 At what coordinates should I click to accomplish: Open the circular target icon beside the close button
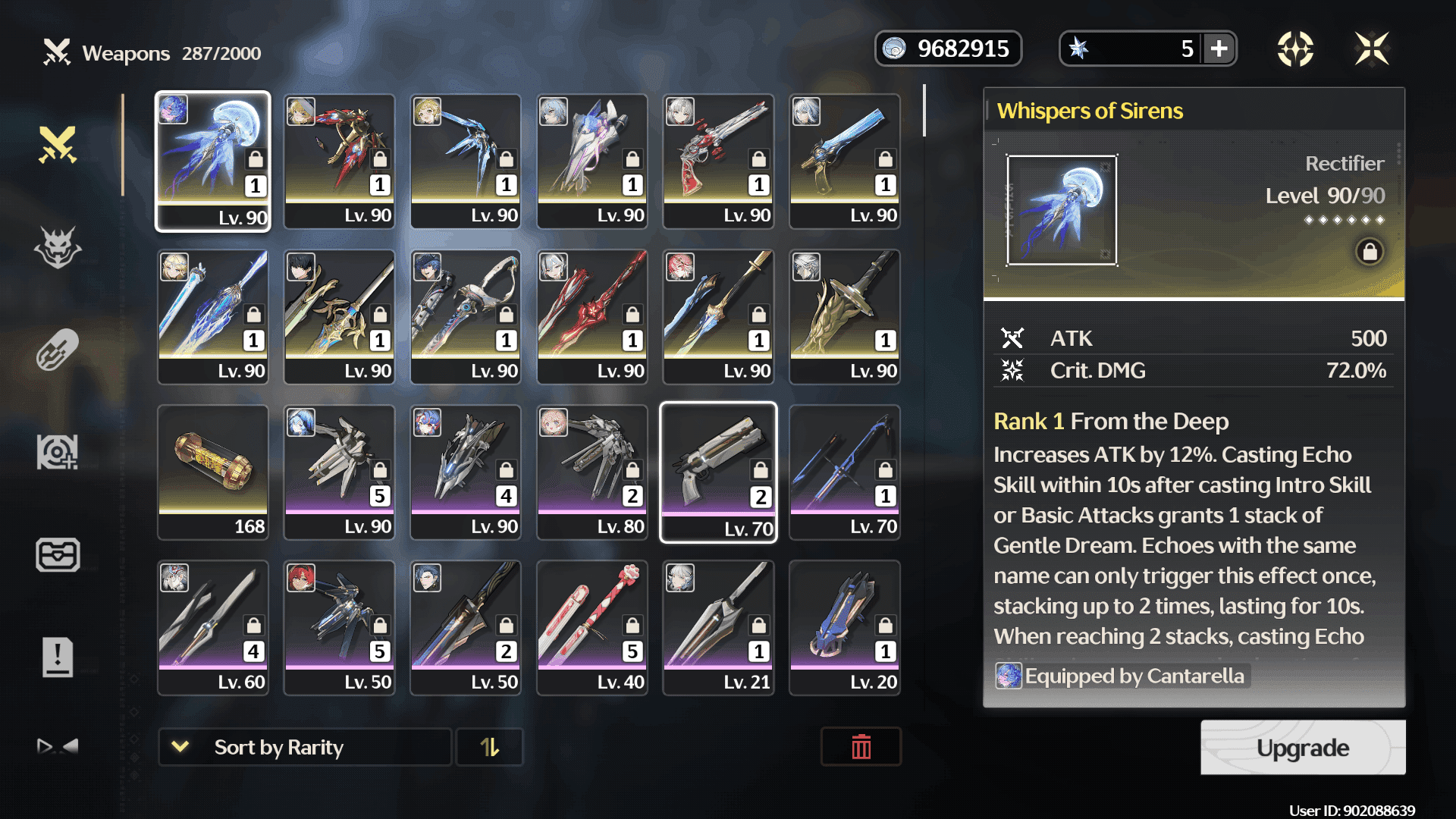pos(1295,49)
